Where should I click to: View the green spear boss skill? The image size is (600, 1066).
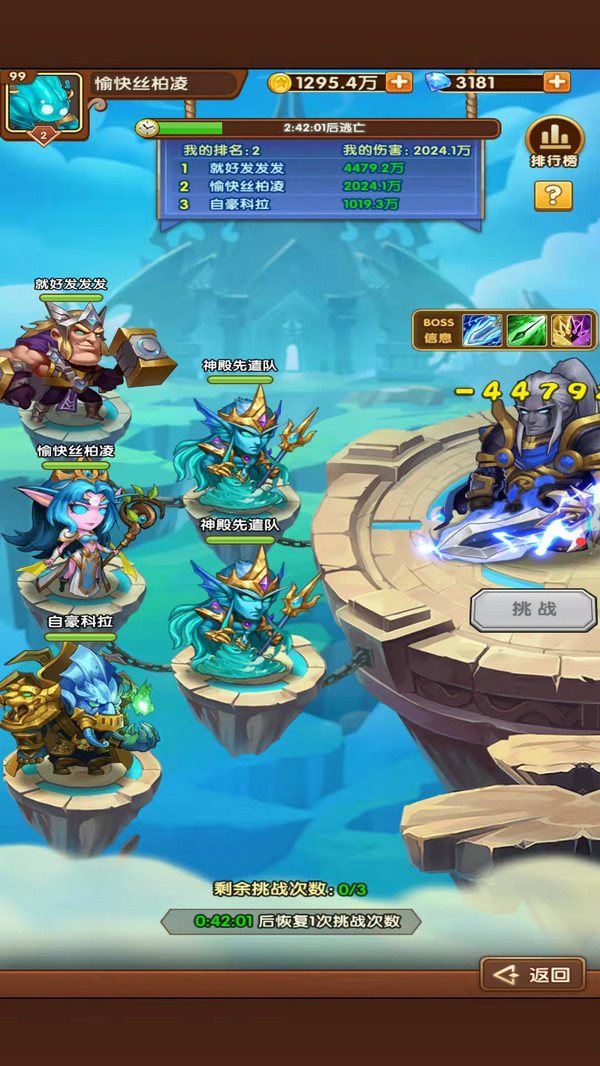click(x=526, y=330)
